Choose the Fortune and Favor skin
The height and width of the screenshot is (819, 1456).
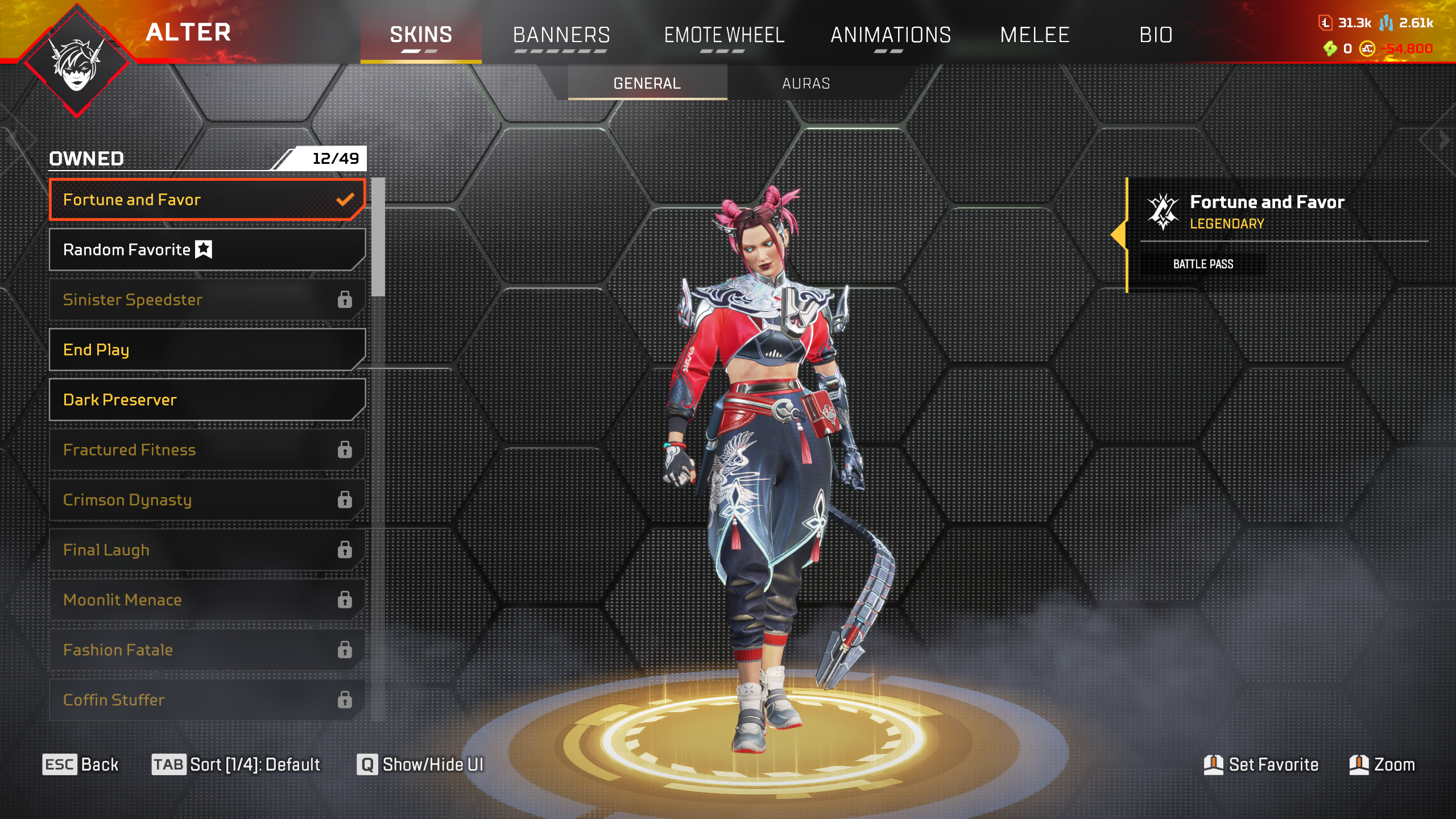[207, 200]
